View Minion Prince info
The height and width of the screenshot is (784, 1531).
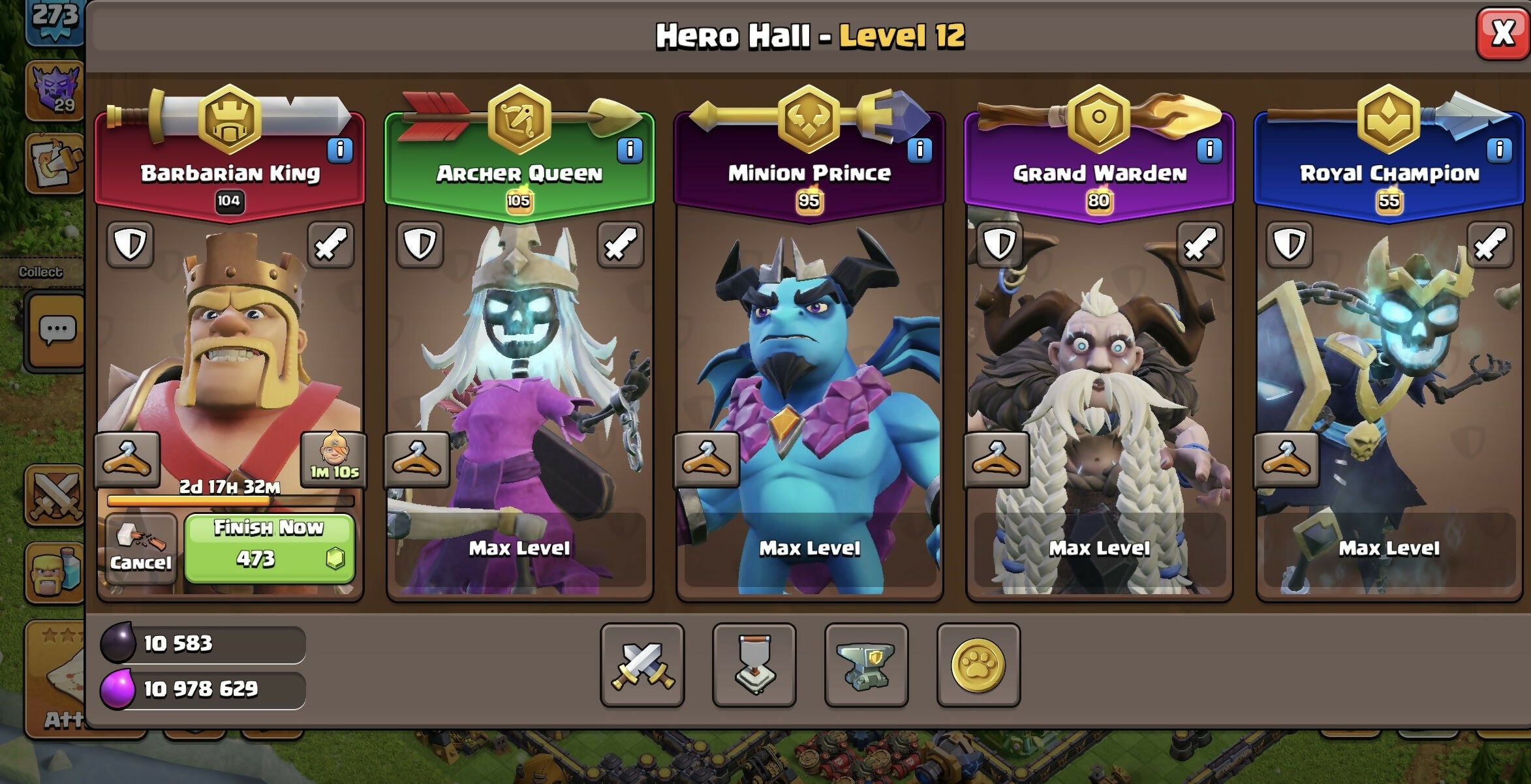pyautogui.click(x=920, y=150)
